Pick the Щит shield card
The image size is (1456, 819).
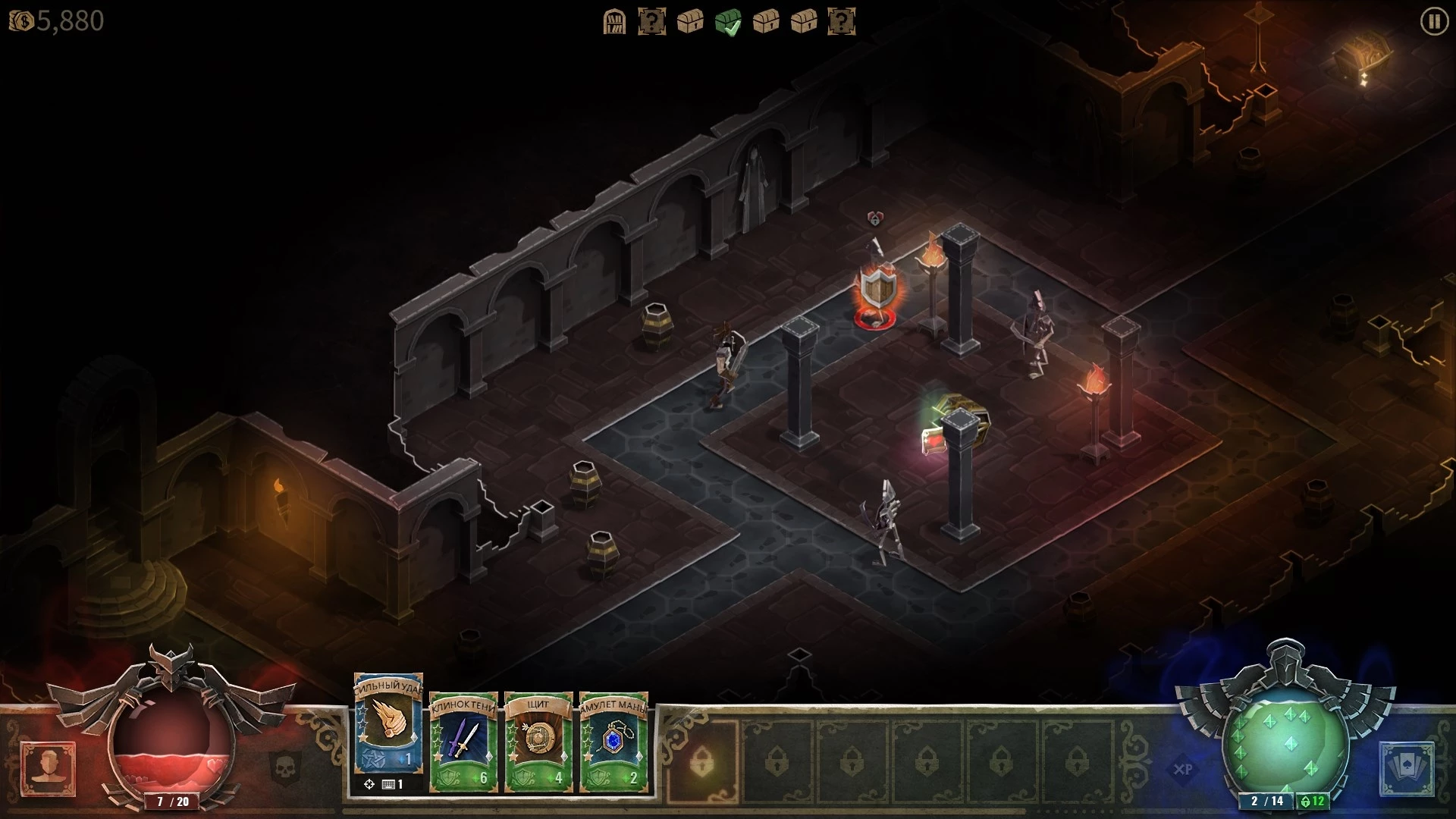(x=538, y=740)
